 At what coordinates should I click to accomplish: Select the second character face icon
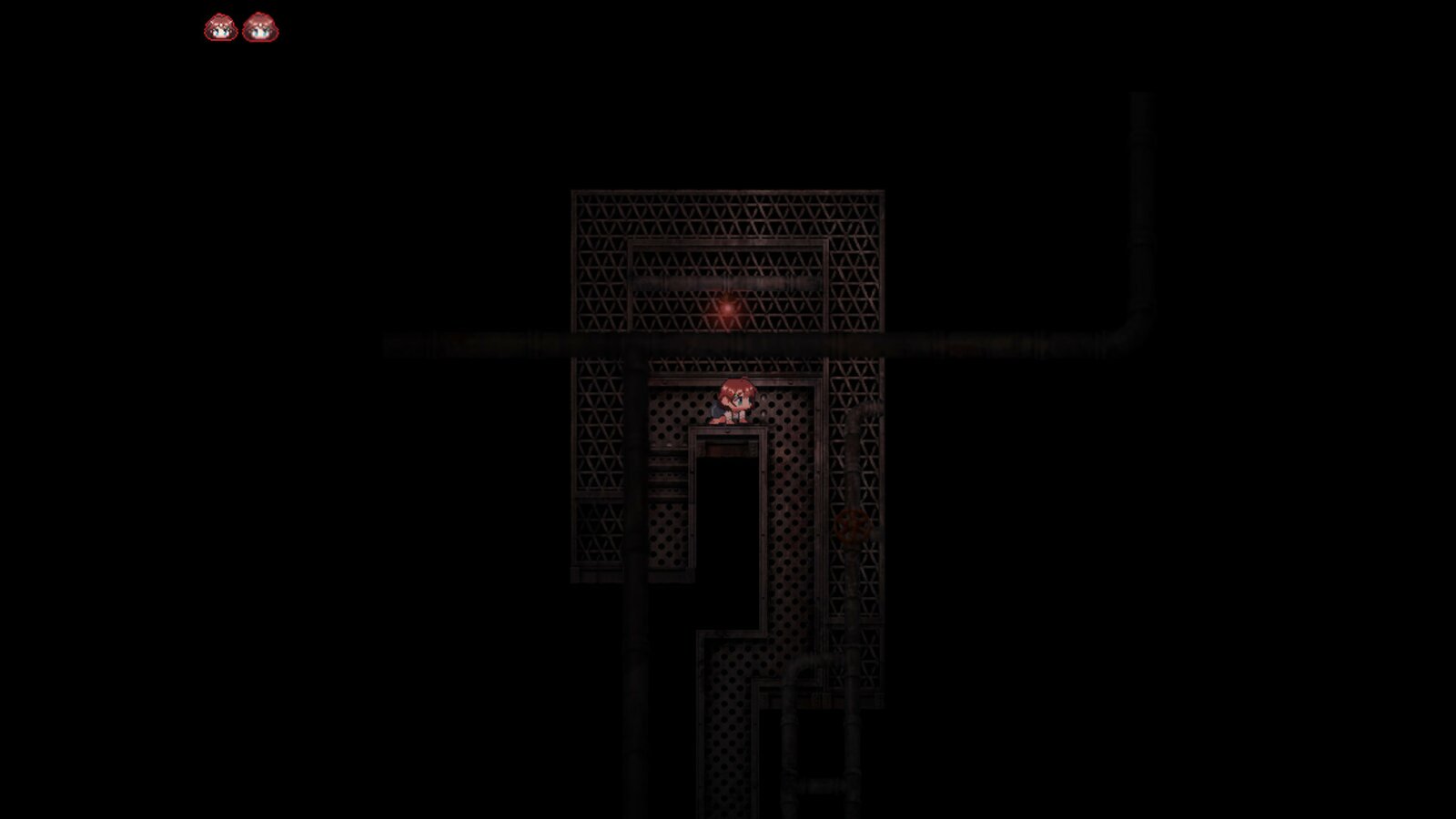point(262,27)
